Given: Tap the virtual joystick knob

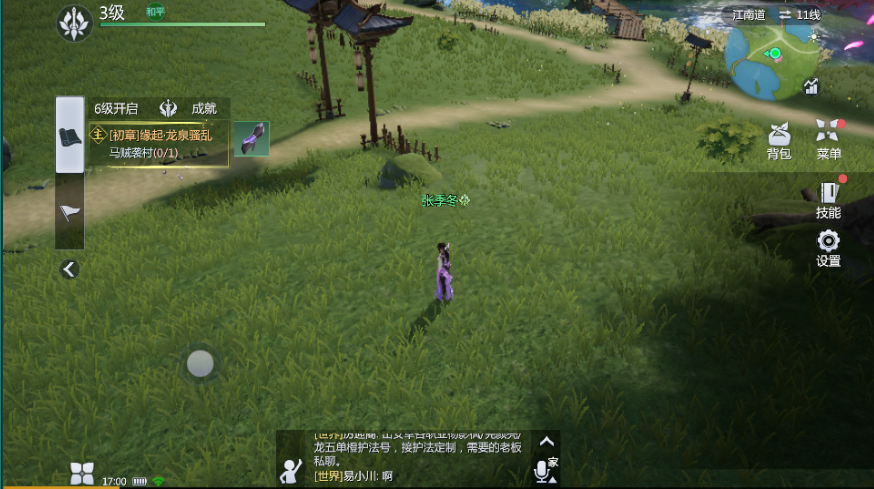Looking at the screenshot, I should [x=200, y=364].
